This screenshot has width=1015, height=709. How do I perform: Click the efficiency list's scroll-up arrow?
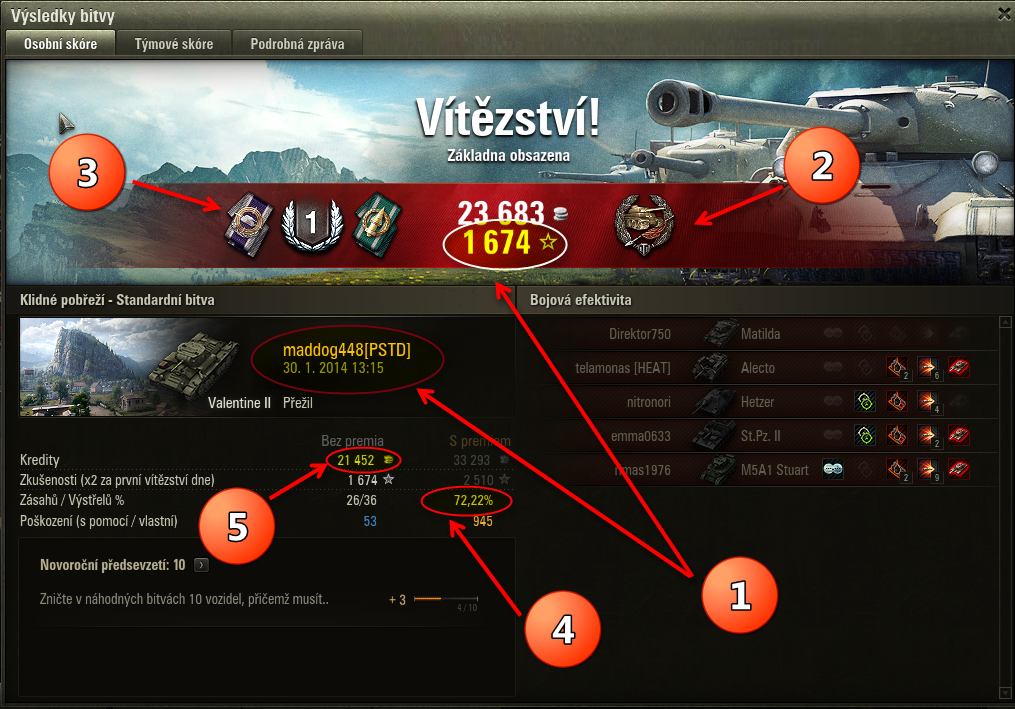(x=1003, y=323)
